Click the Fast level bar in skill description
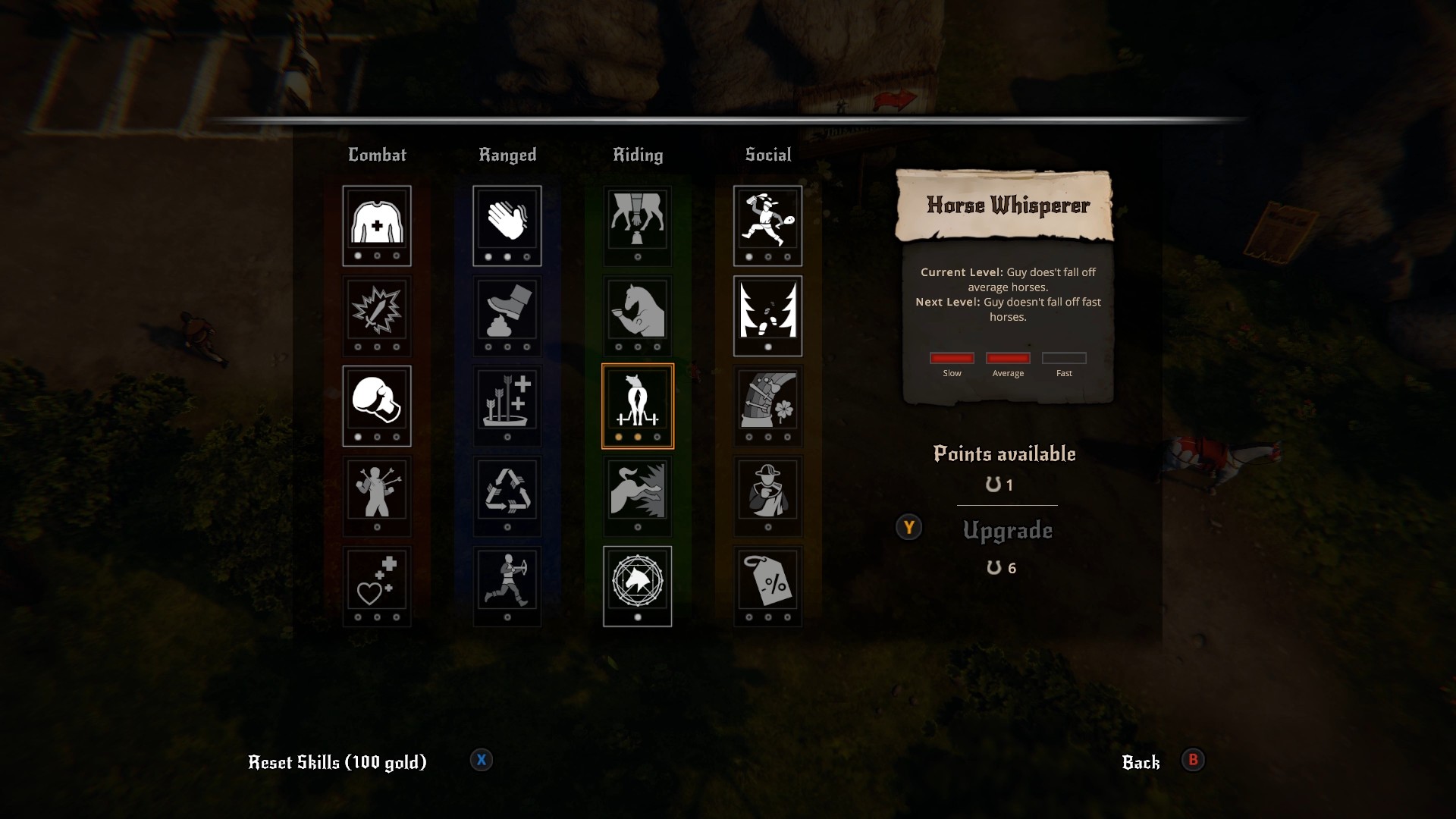 [x=1064, y=358]
